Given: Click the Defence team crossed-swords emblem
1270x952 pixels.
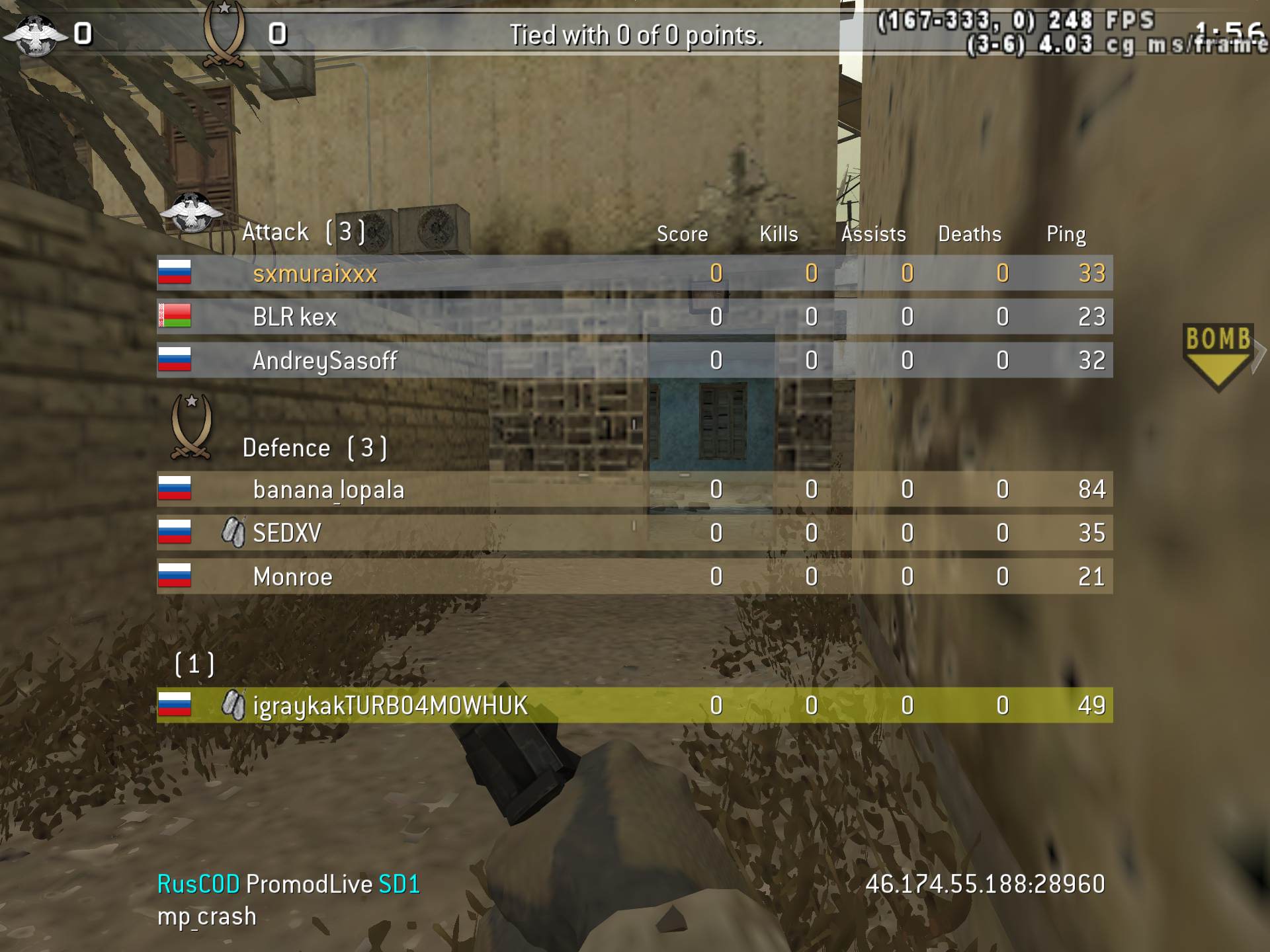Looking at the screenshot, I should click(x=191, y=426).
